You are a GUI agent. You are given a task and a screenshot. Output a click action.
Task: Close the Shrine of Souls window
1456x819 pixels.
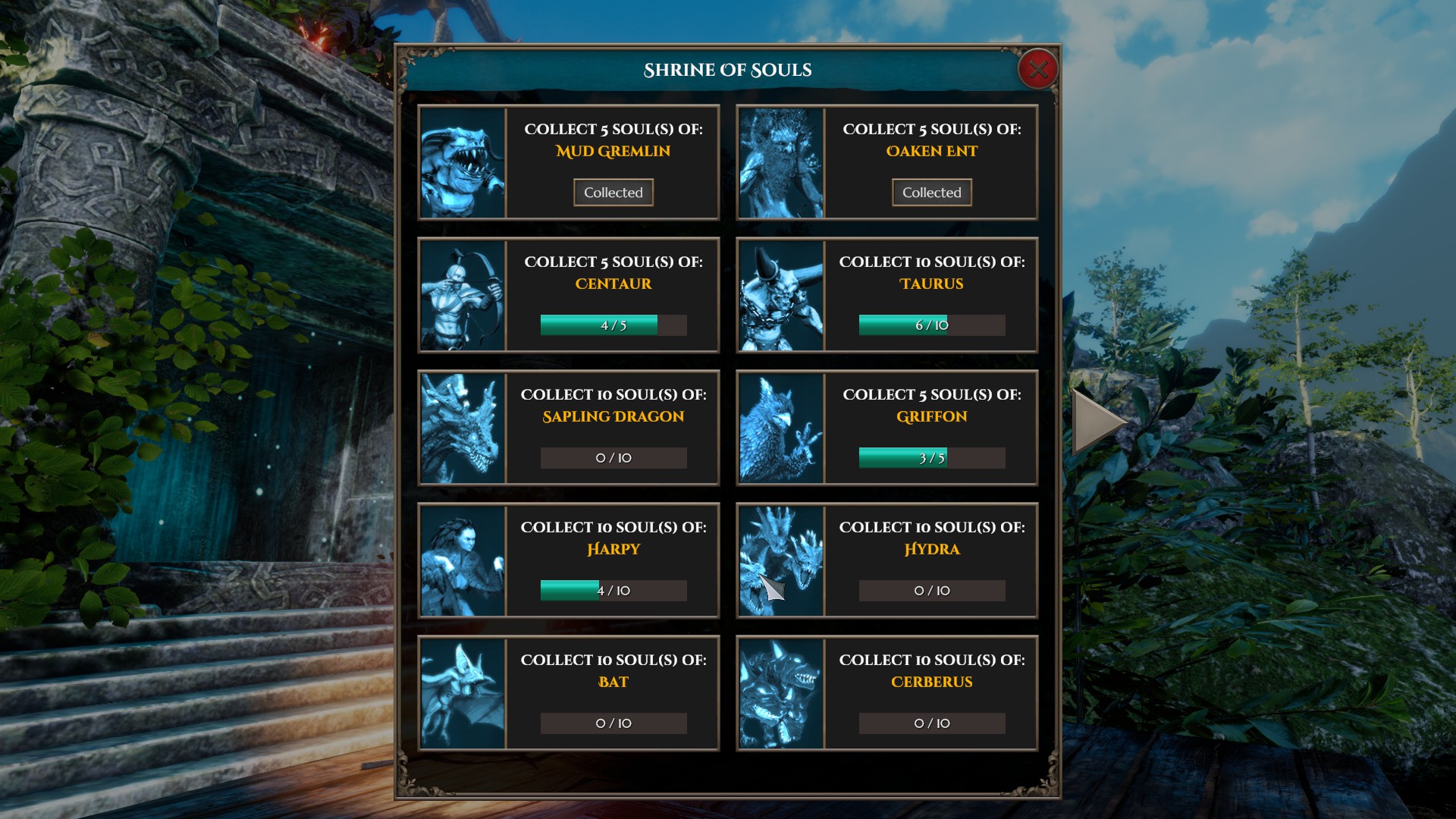click(1037, 70)
